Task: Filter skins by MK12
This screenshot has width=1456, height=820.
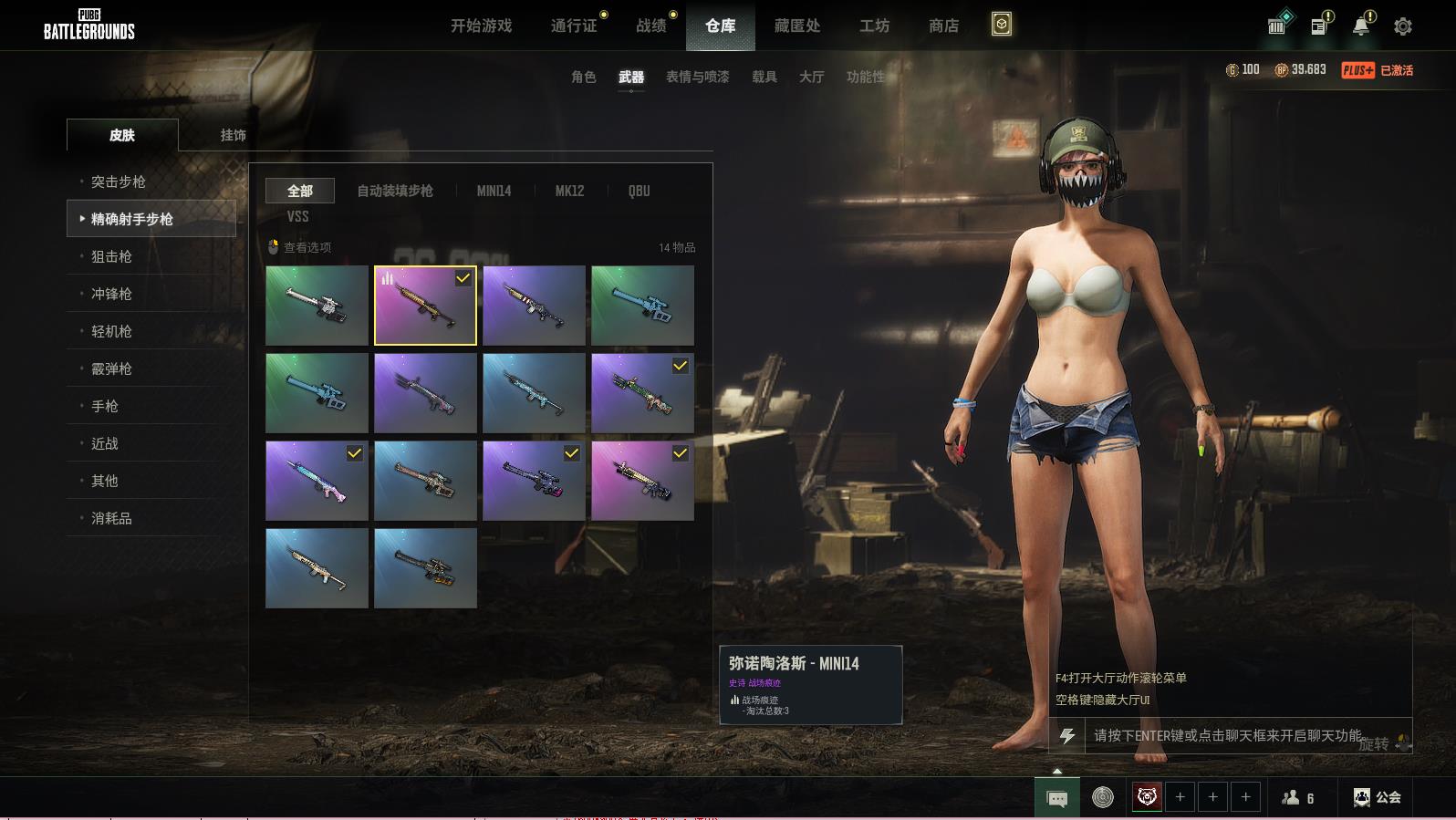Action: (x=569, y=191)
